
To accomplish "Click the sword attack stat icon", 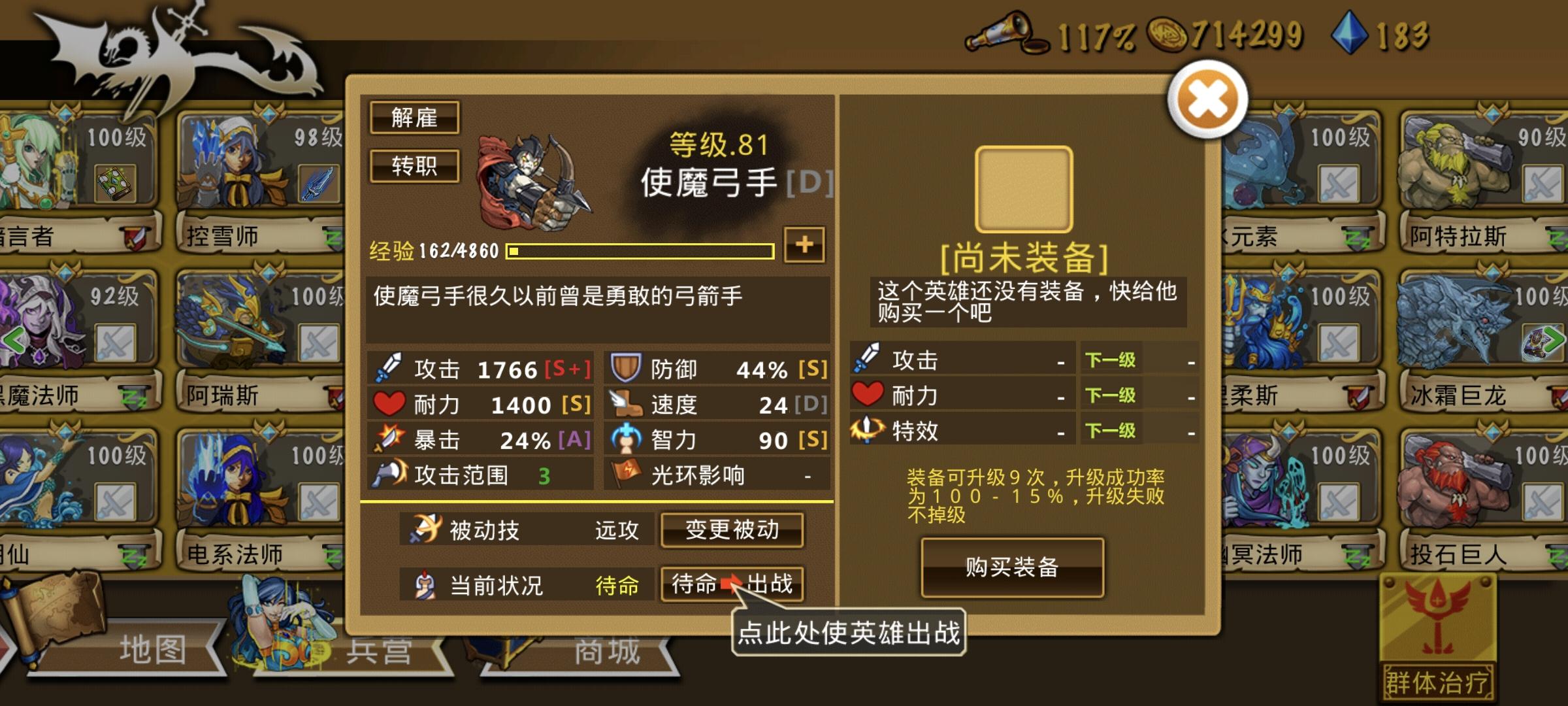I will point(390,367).
